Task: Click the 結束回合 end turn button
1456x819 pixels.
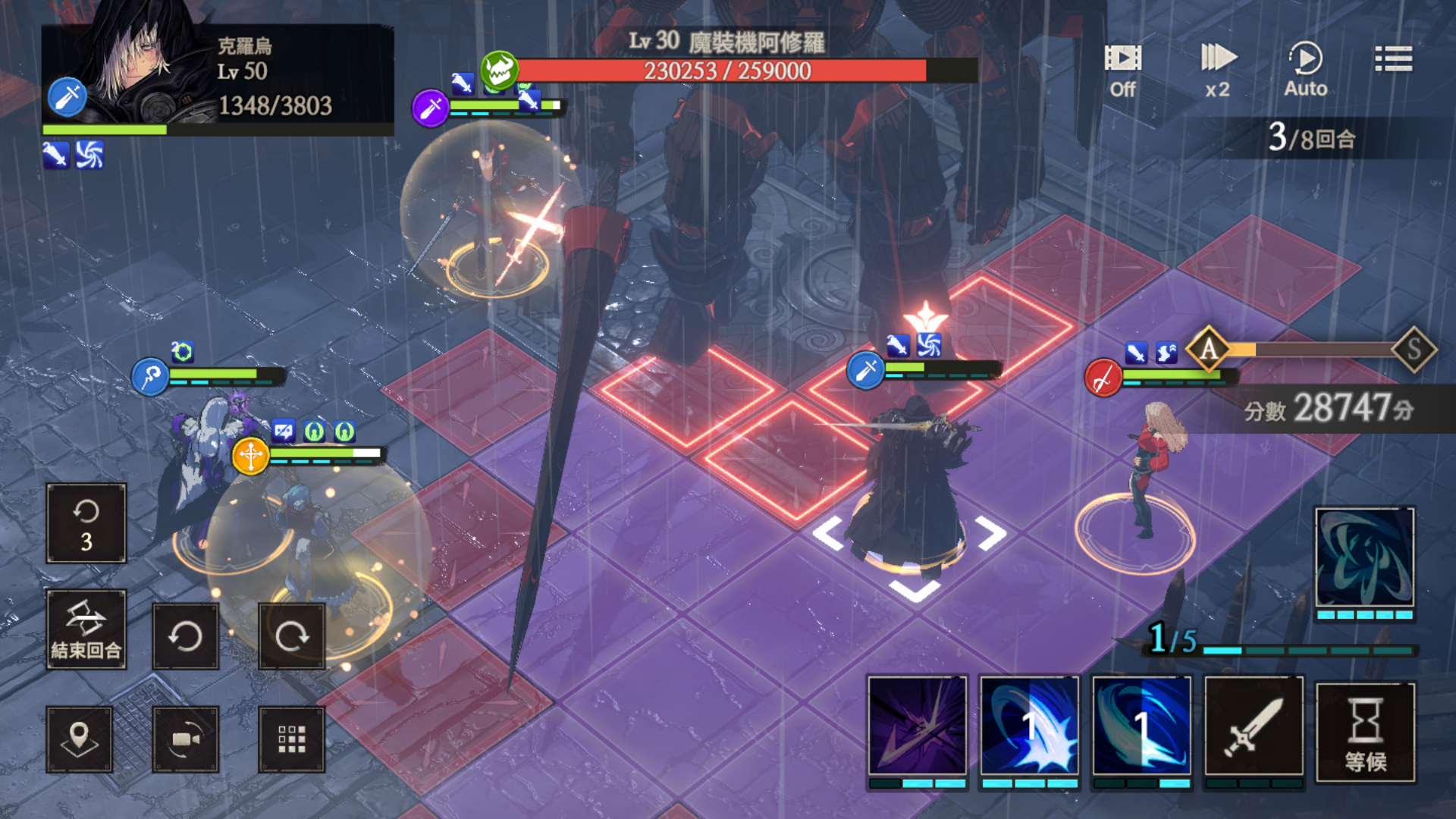Action: click(x=86, y=629)
